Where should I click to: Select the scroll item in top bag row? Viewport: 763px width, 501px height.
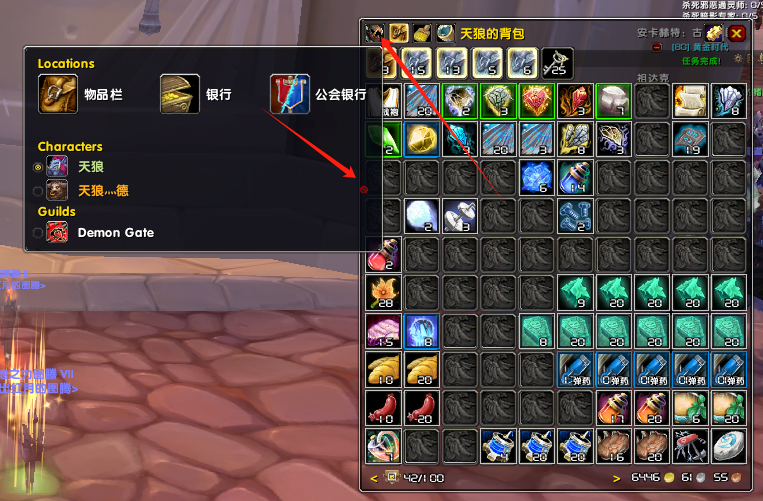coord(689,101)
